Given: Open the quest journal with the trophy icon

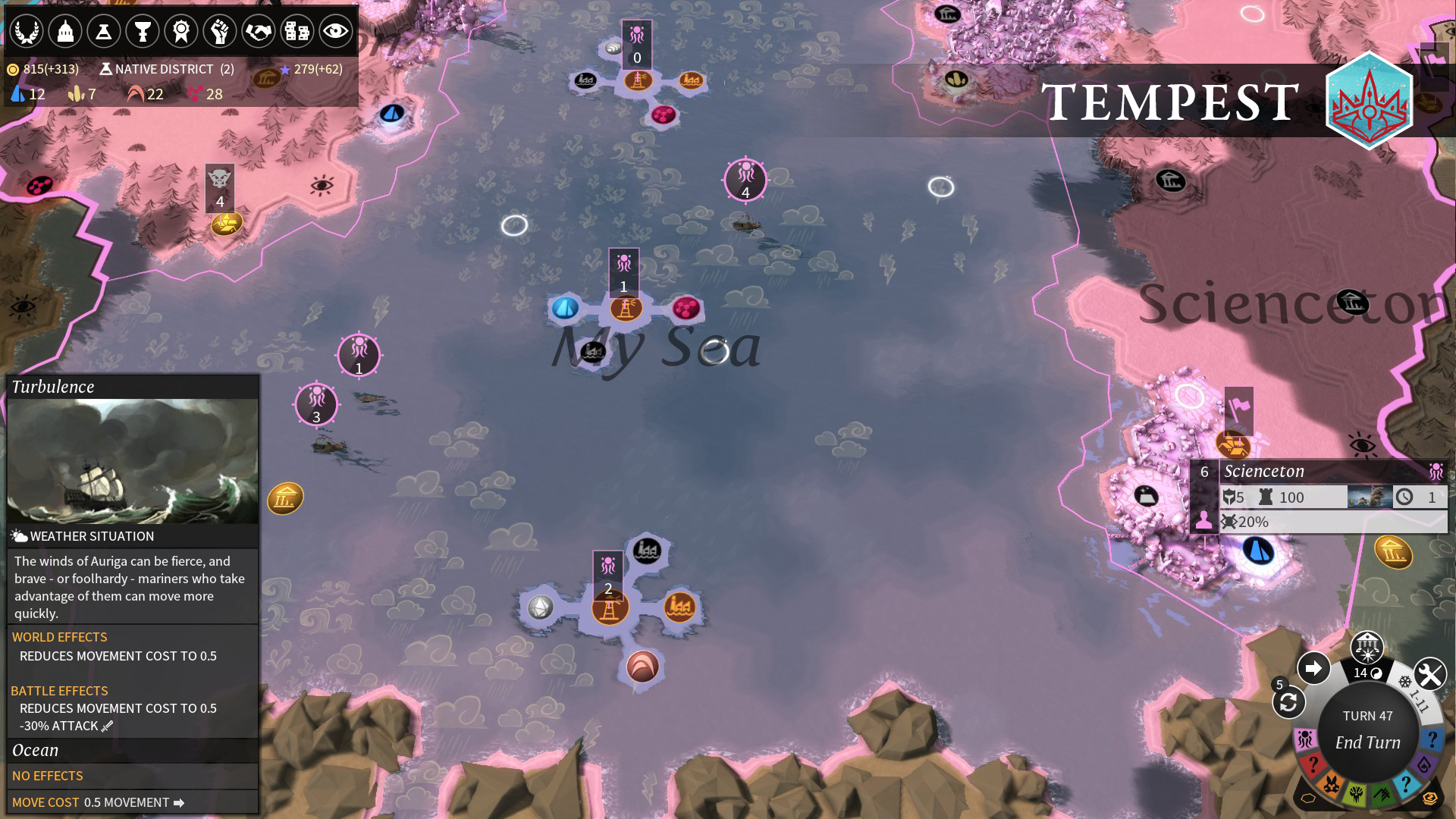Looking at the screenshot, I should pyautogui.click(x=143, y=31).
